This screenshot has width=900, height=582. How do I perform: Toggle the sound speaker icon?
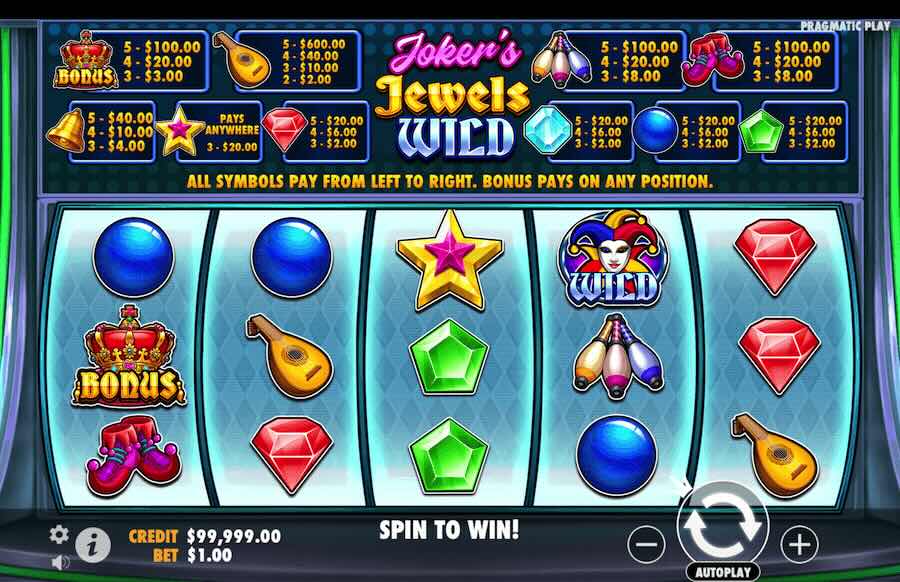coord(60,562)
